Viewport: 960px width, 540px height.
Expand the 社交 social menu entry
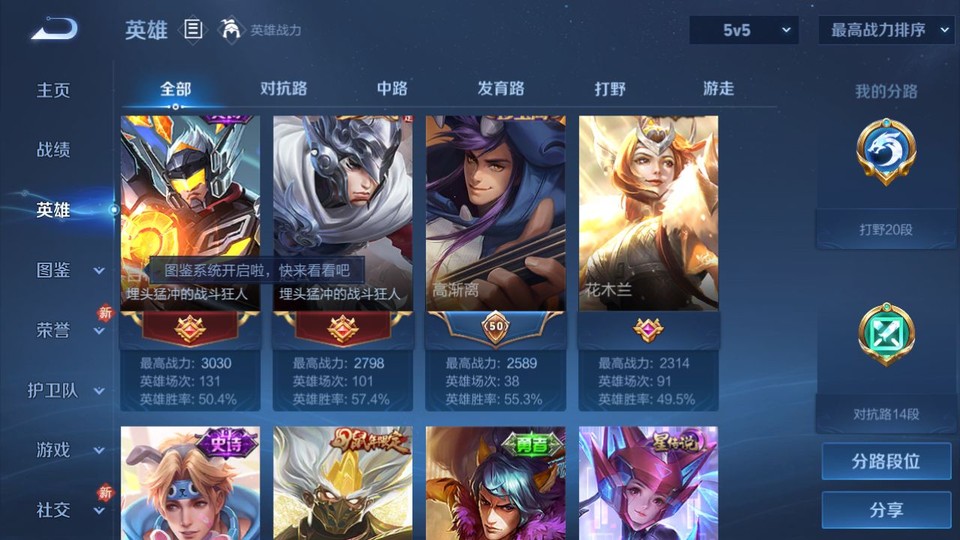pos(68,510)
